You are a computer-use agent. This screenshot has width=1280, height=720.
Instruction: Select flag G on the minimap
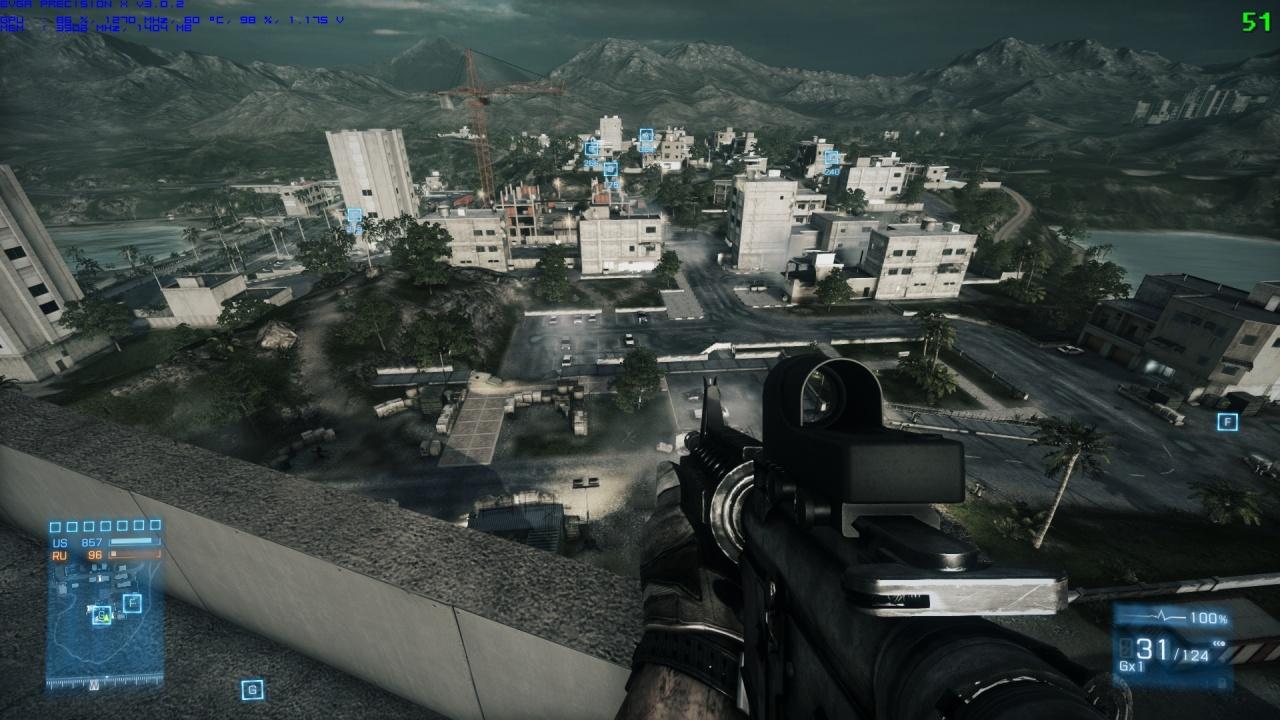(x=101, y=616)
